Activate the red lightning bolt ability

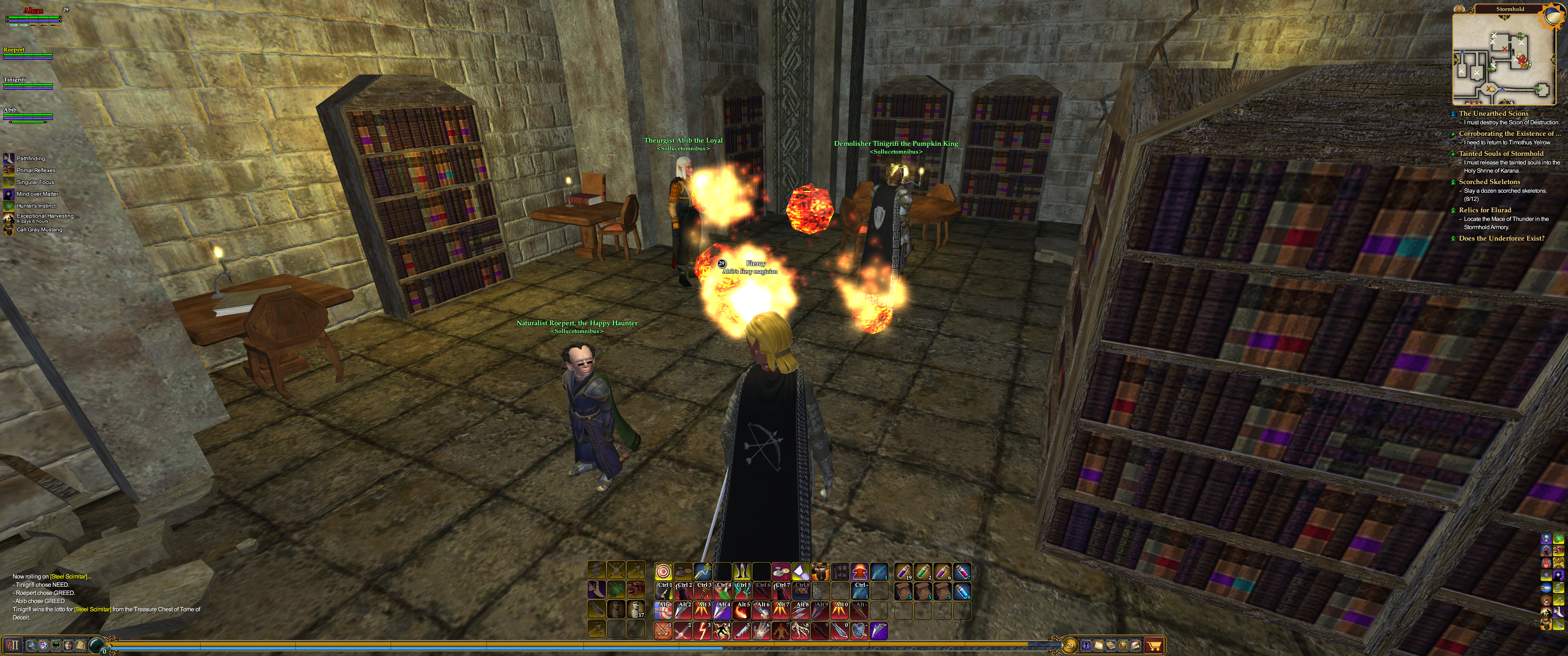[702, 630]
